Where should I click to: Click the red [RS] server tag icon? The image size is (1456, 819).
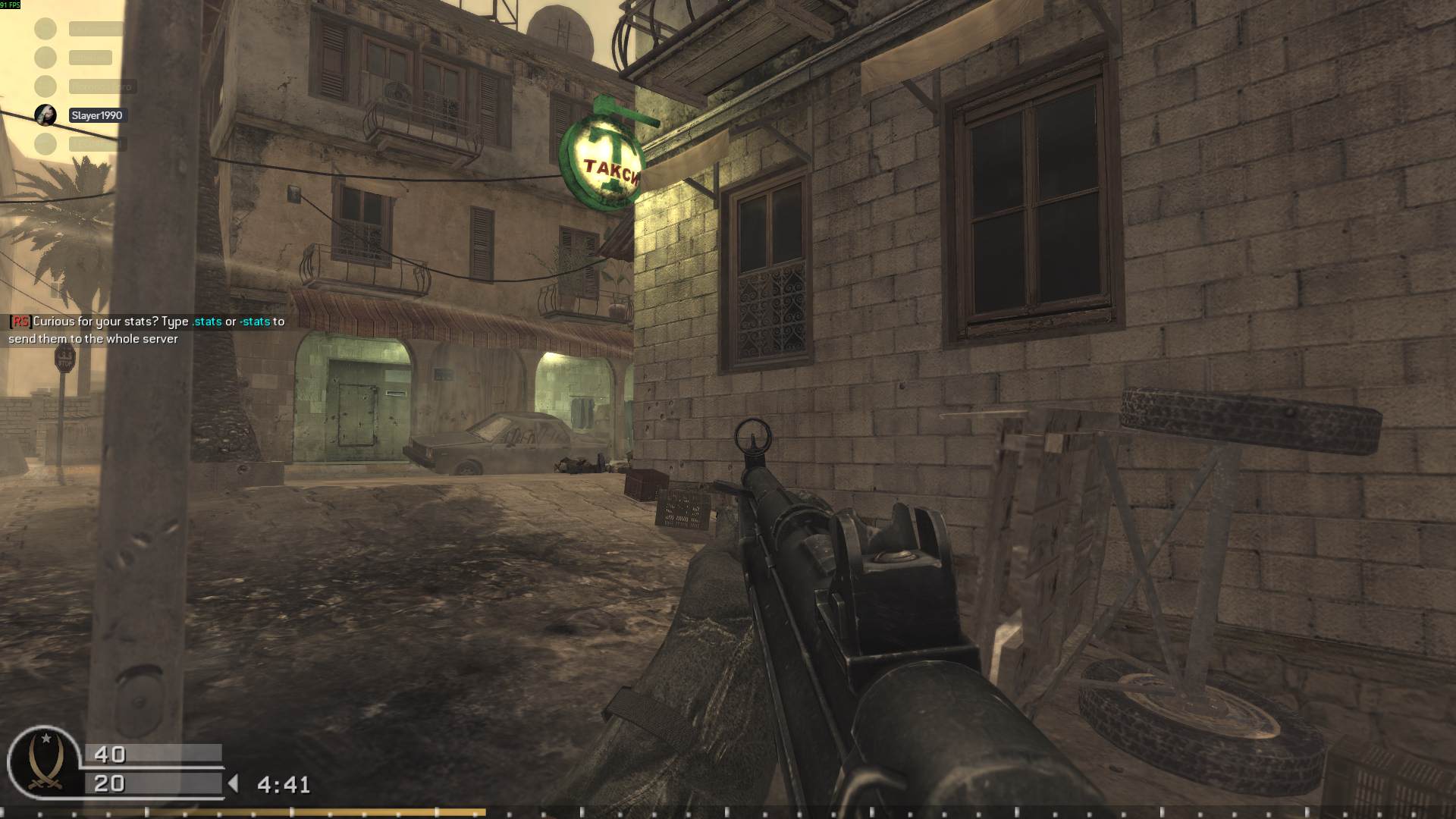click(20, 322)
